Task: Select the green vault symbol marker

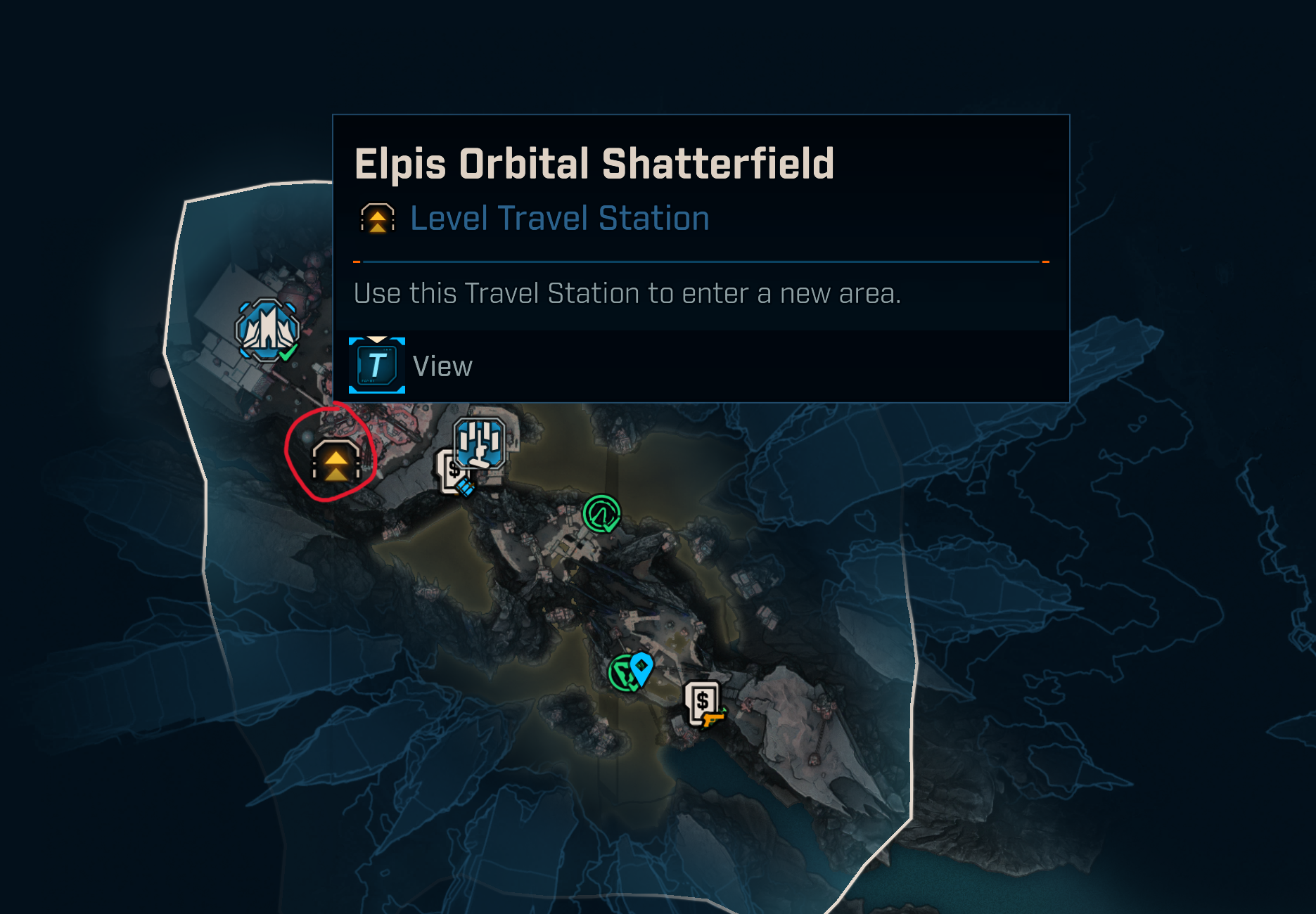Action: [x=601, y=513]
